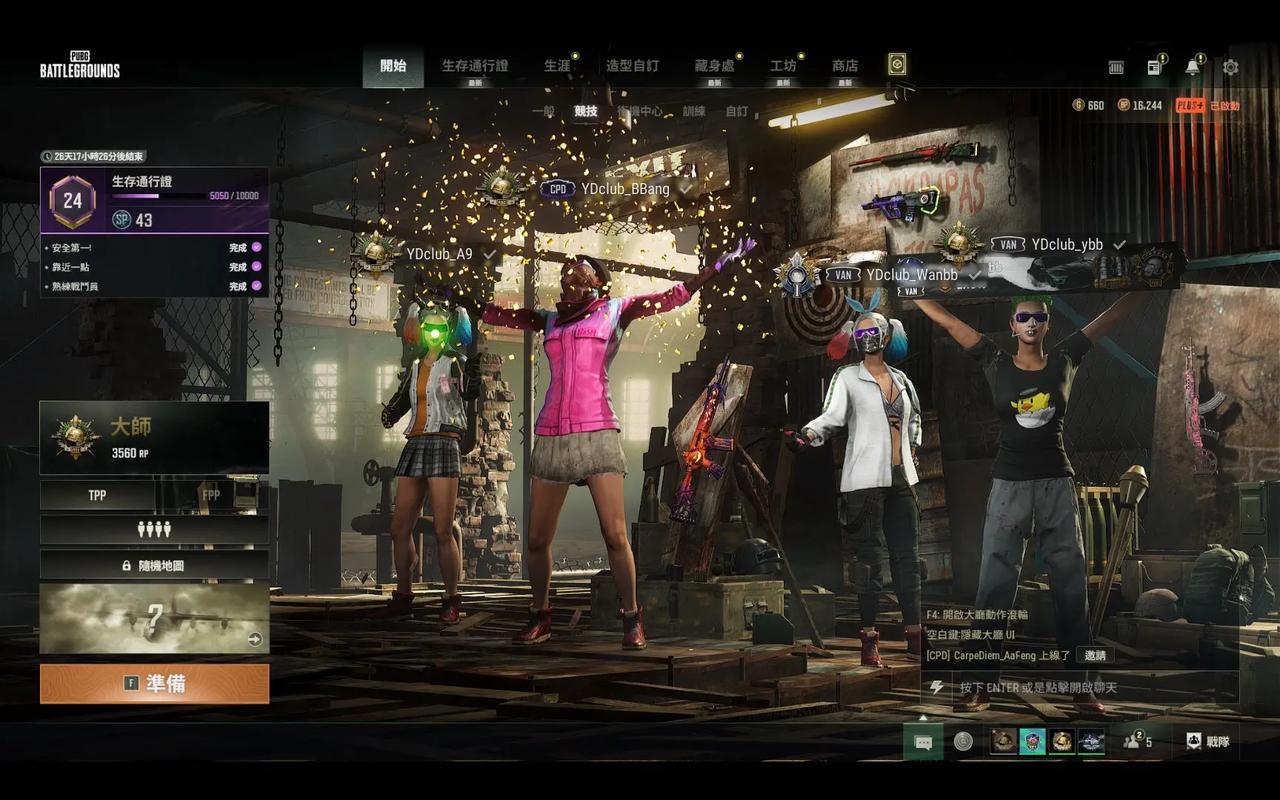Open the news icon beside the bell
Viewport: 1280px width, 800px height.
click(x=1154, y=67)
